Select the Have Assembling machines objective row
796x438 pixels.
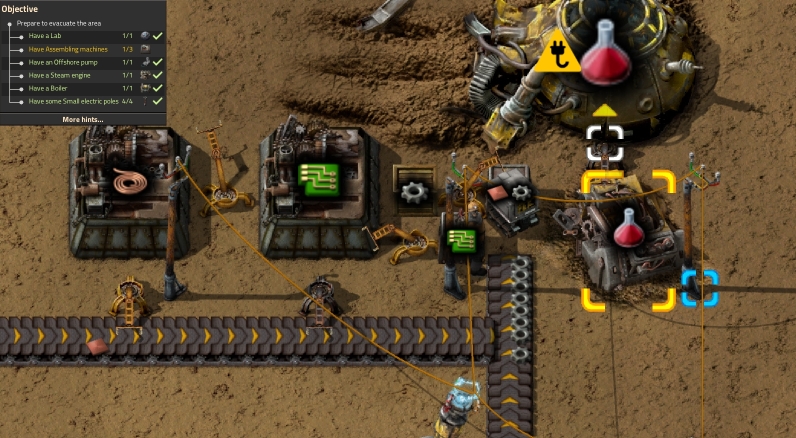[83, 49]
